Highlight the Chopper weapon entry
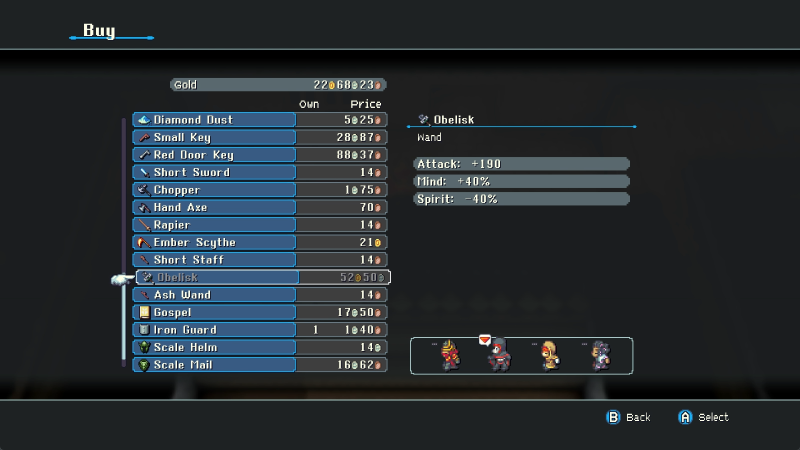Viewport: 800px width, 450px height. coord(215,190)
